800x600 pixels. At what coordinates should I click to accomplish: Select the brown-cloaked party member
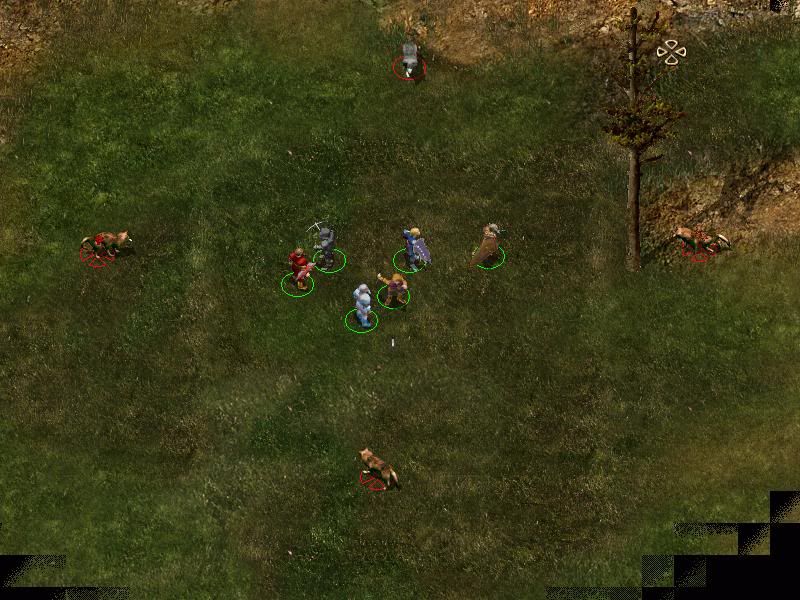pyautogui.click(x=488, y=245)
